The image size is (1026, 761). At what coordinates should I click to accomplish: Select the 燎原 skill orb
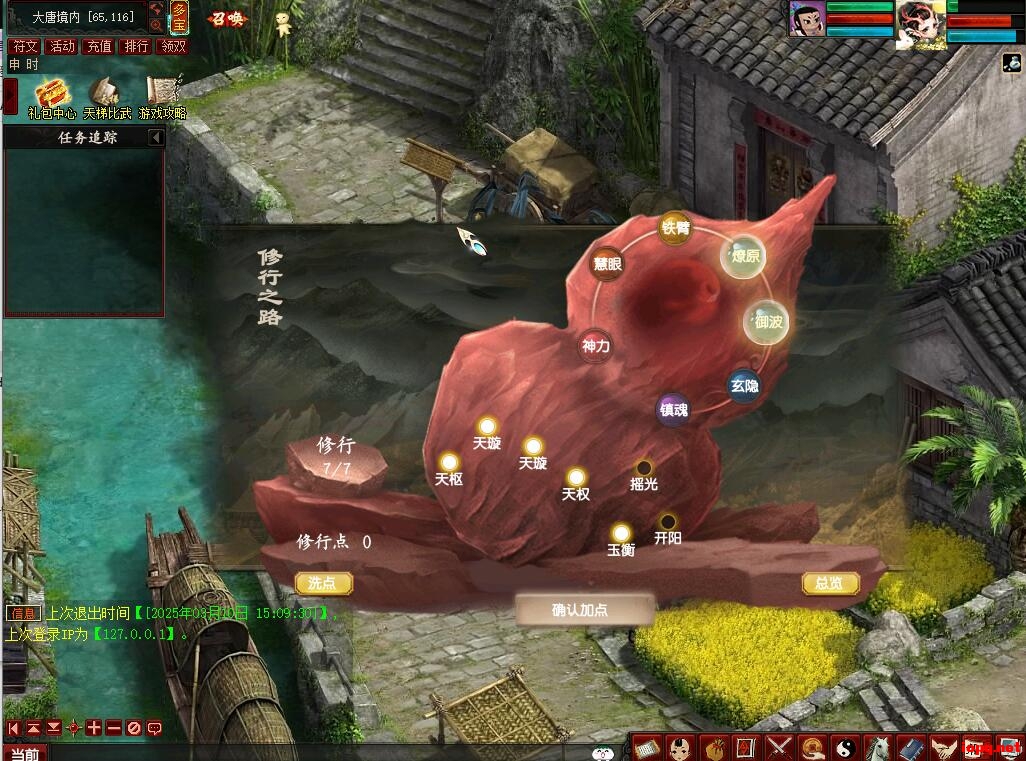tap(745, 256)
